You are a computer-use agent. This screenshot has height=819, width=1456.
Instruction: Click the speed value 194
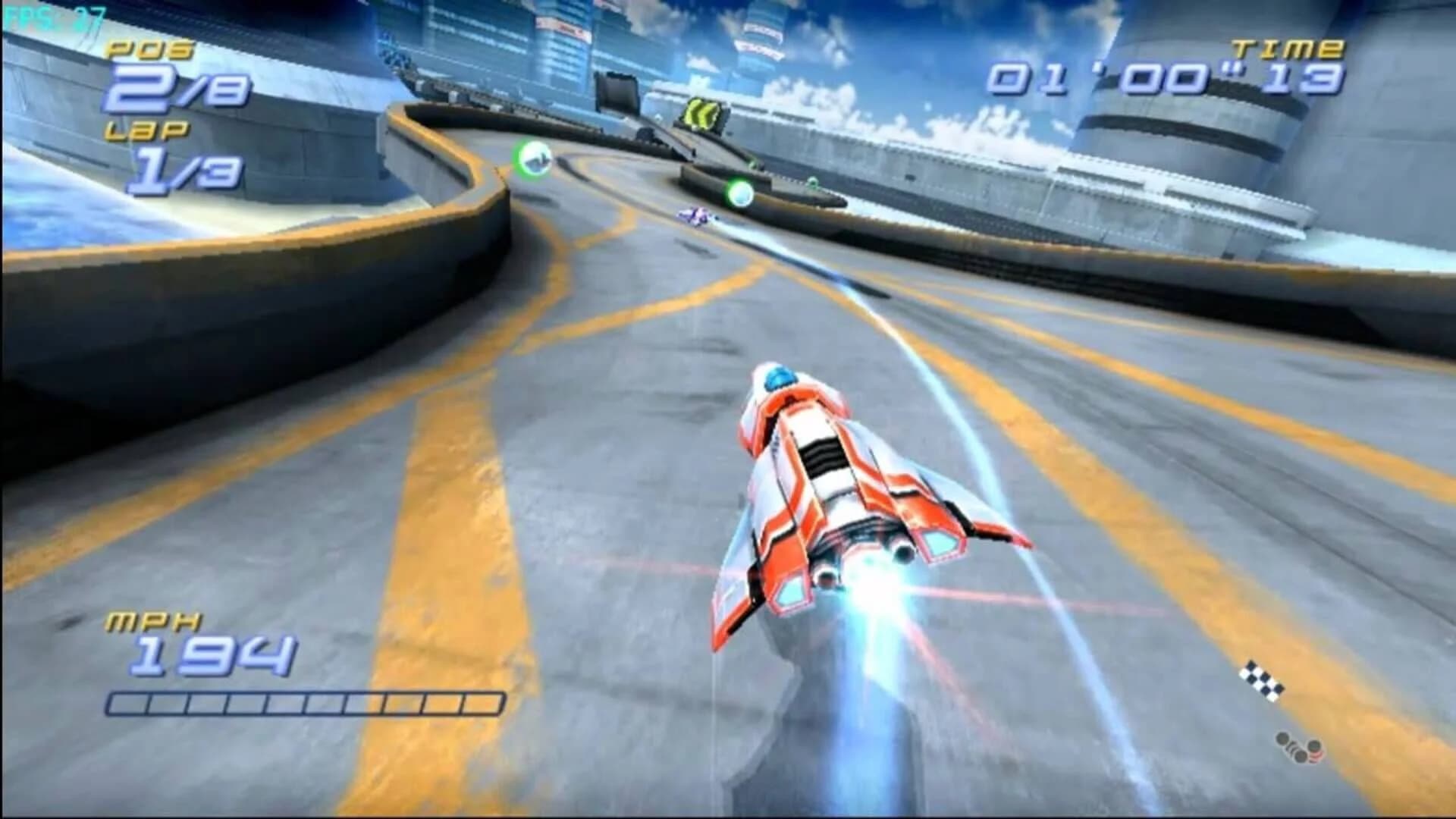pos(212,654)
